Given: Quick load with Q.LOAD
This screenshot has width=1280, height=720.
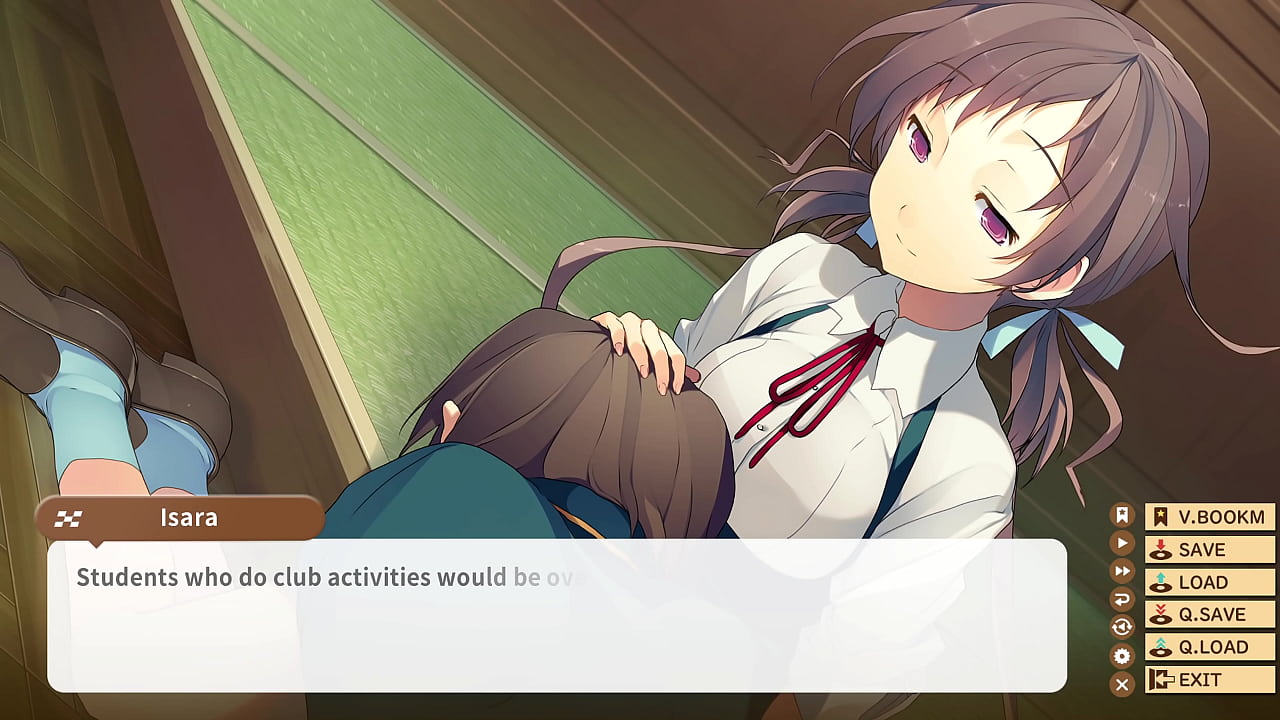Looking at the screenshot, I should (1210, 647).
